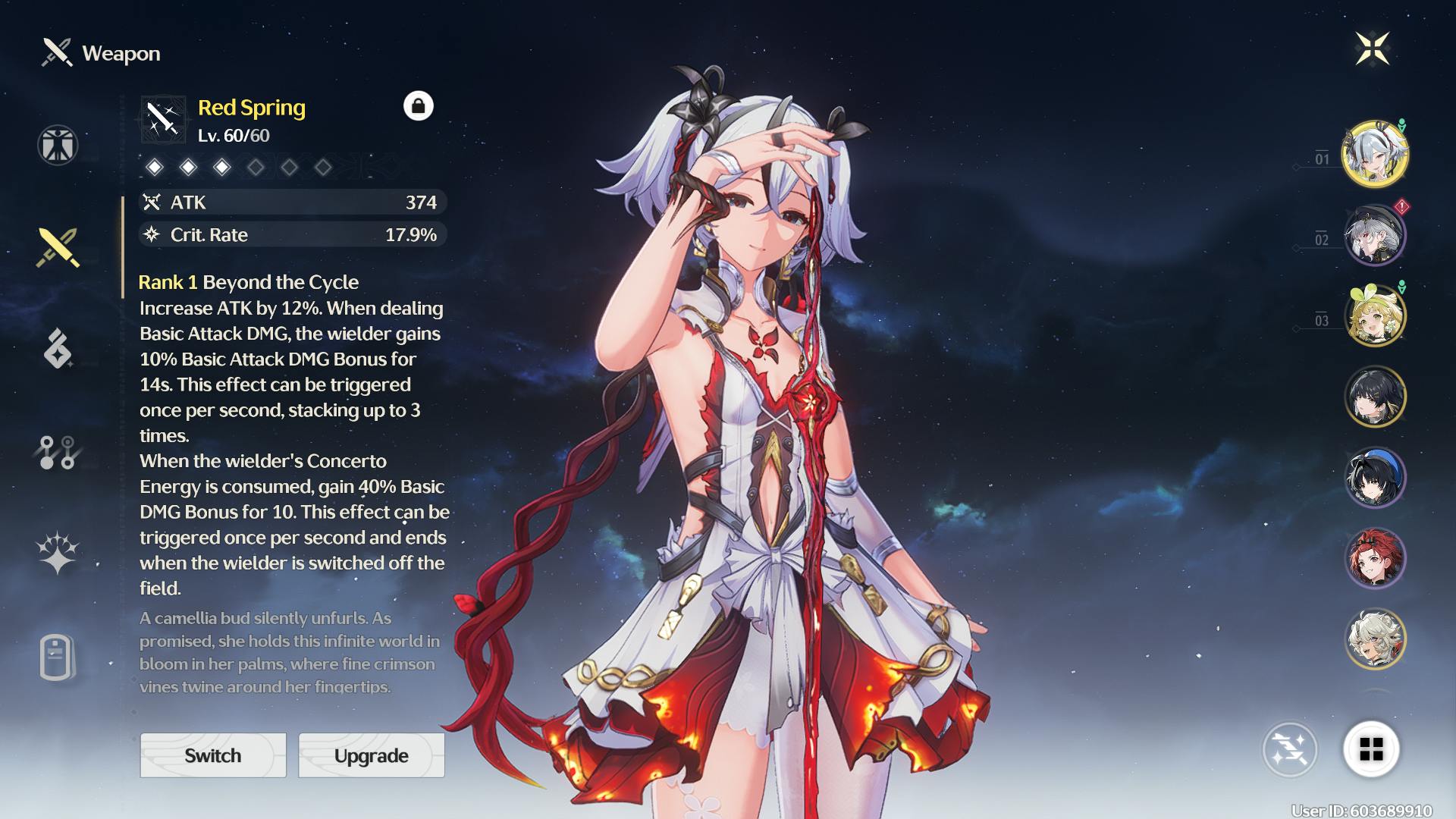The image size is (1456, 819).
Task: Select the dark-haired character portrait
Action: coord(1375,397)
